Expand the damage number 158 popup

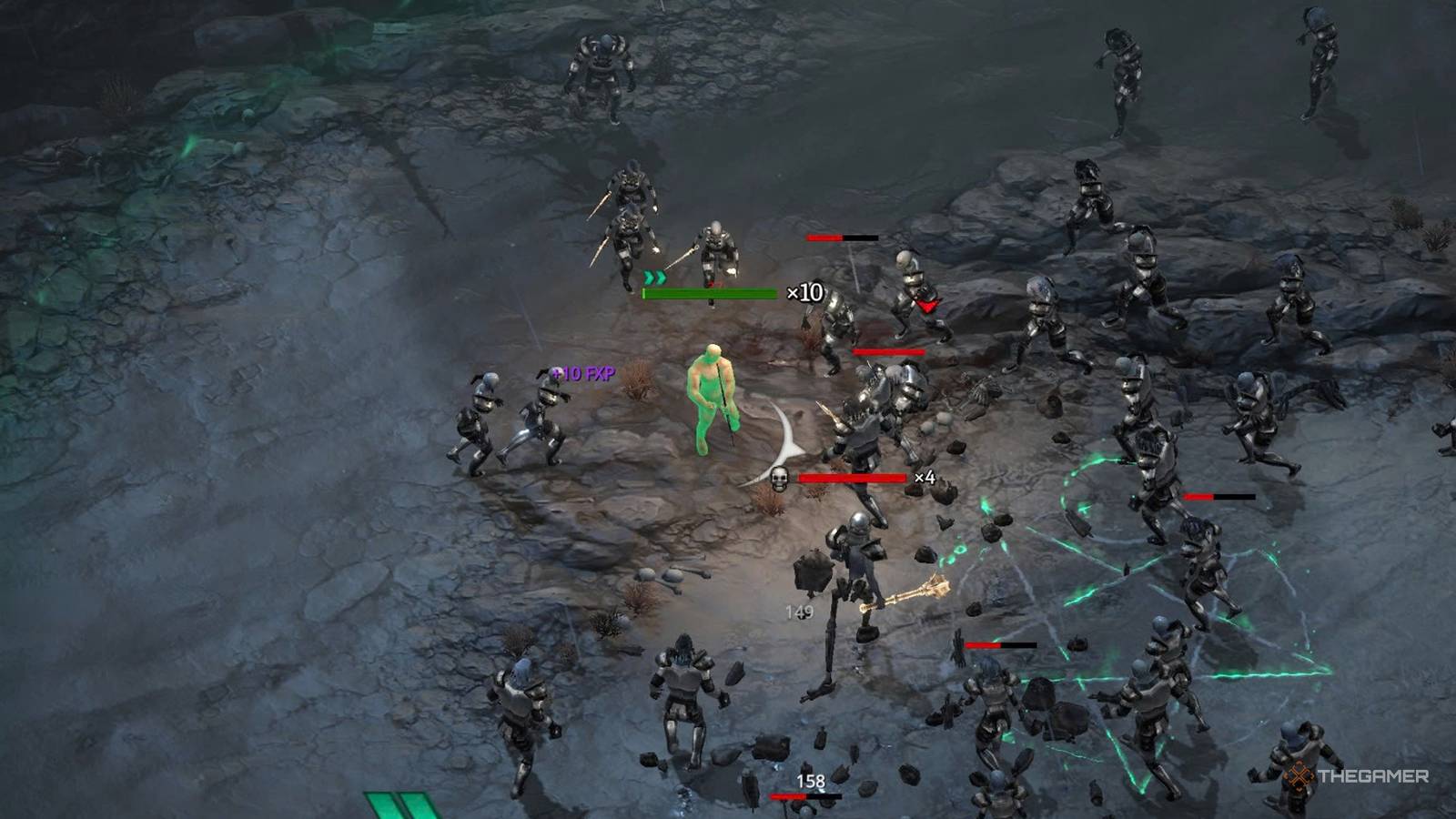[x=811, y=779]
